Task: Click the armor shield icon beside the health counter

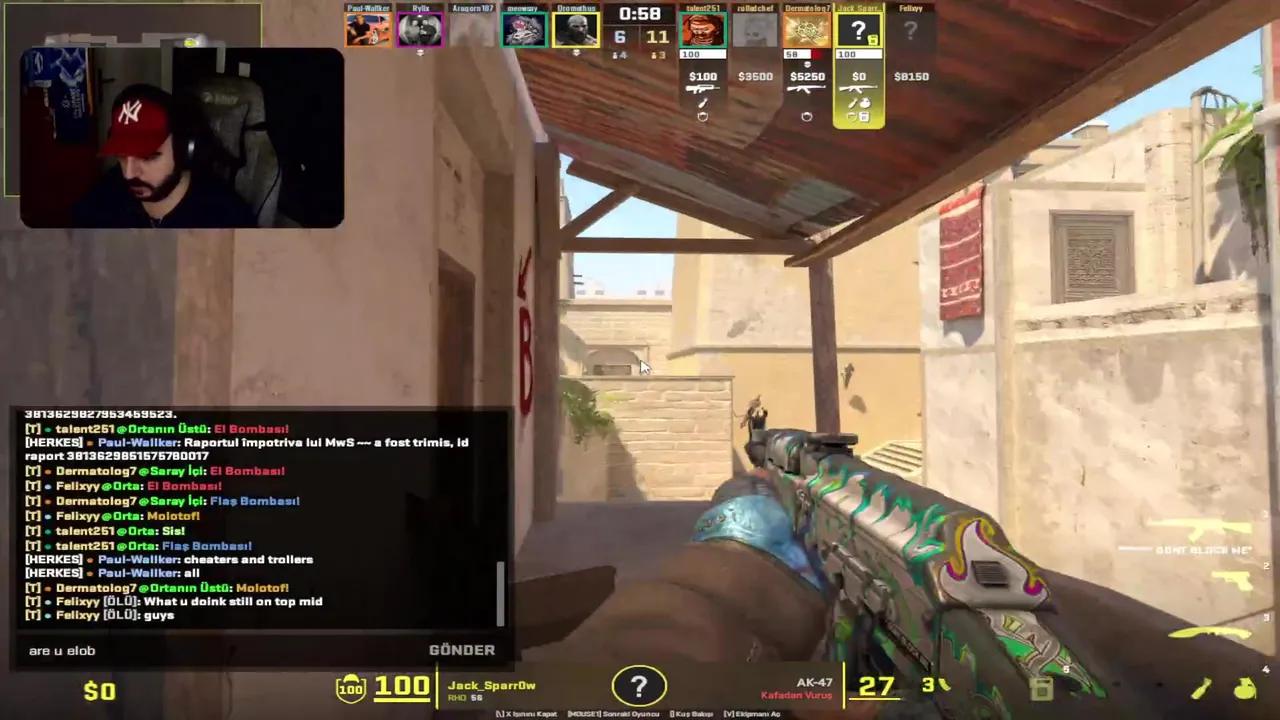Action: coord(349,686)
